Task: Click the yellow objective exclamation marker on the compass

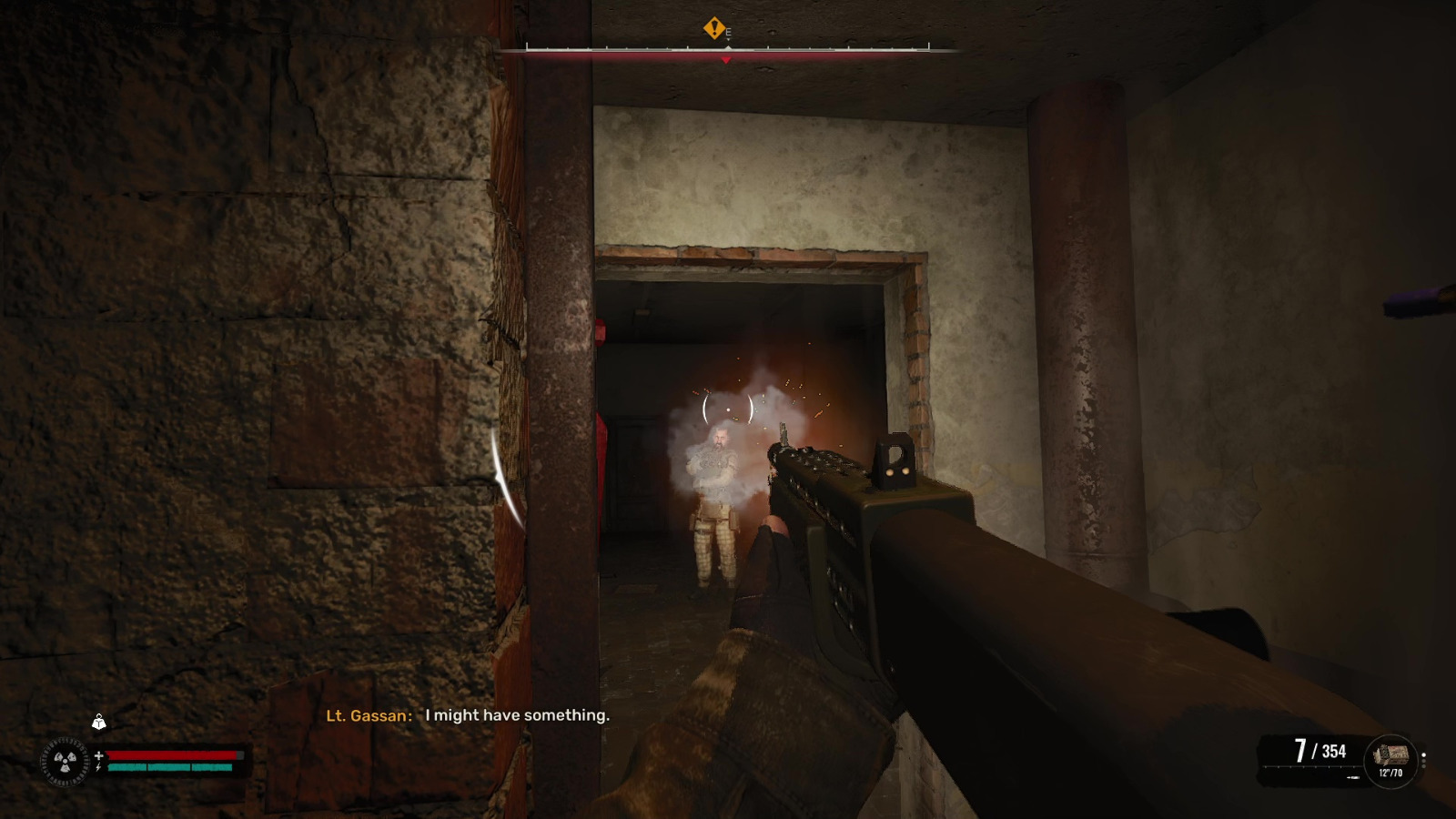Action: (713, 30)
